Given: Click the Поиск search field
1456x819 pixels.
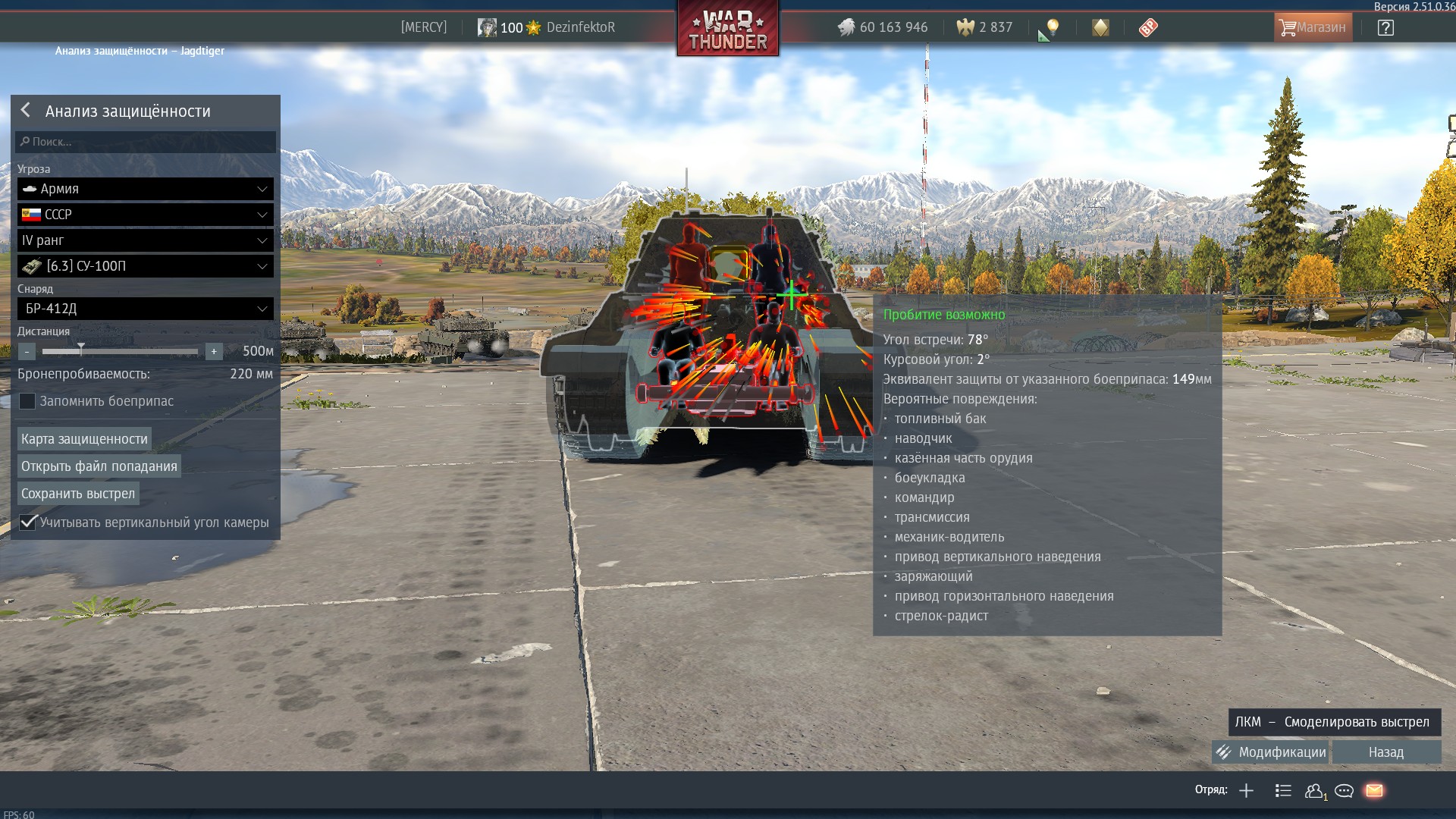Looking at the screenshot, I should tap(146, 142).
